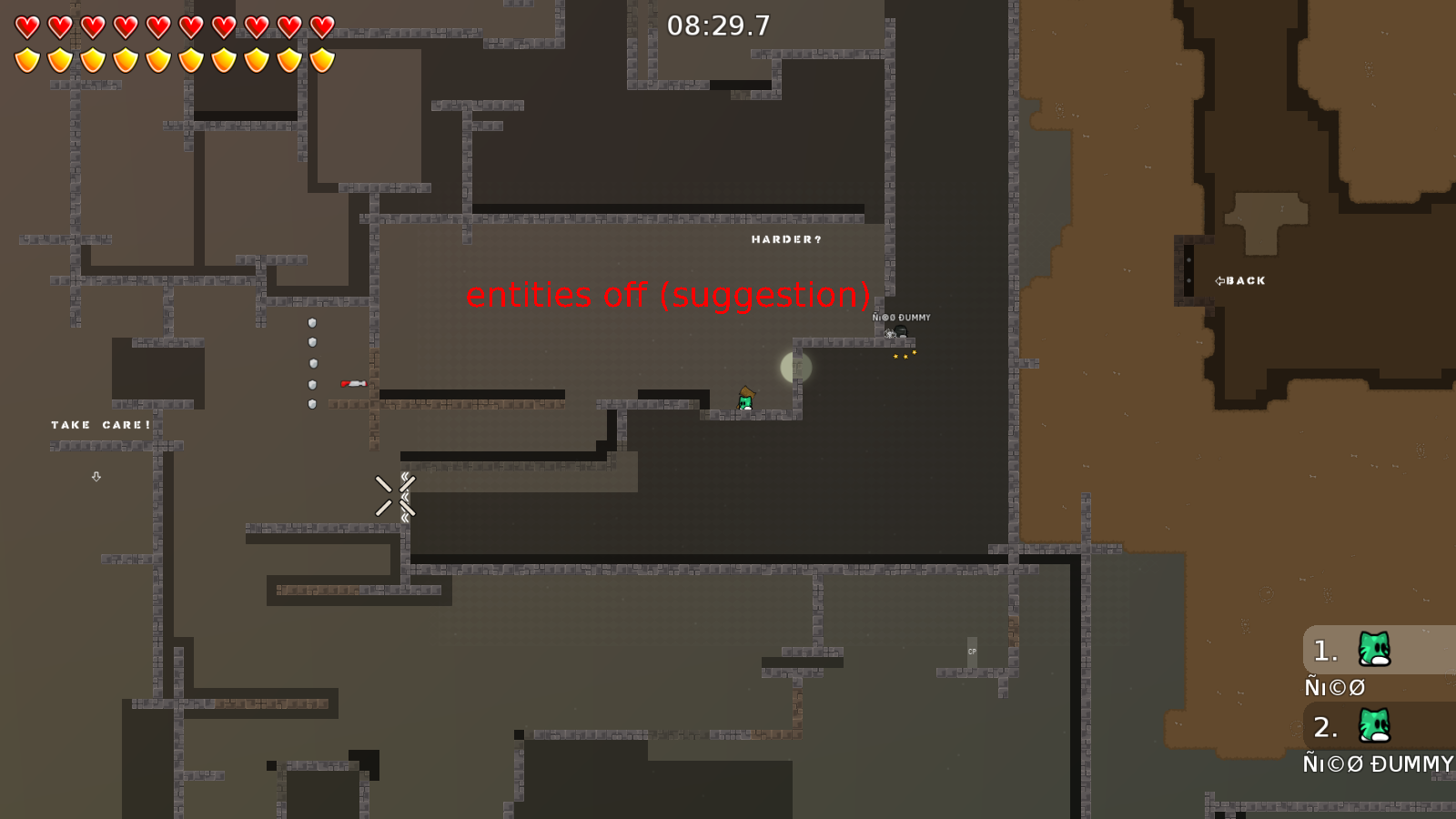Viewport: 1456px width, 819px height.
Task: Click the topmost armor shield pickup in the column
Action: tap(310, 321)
